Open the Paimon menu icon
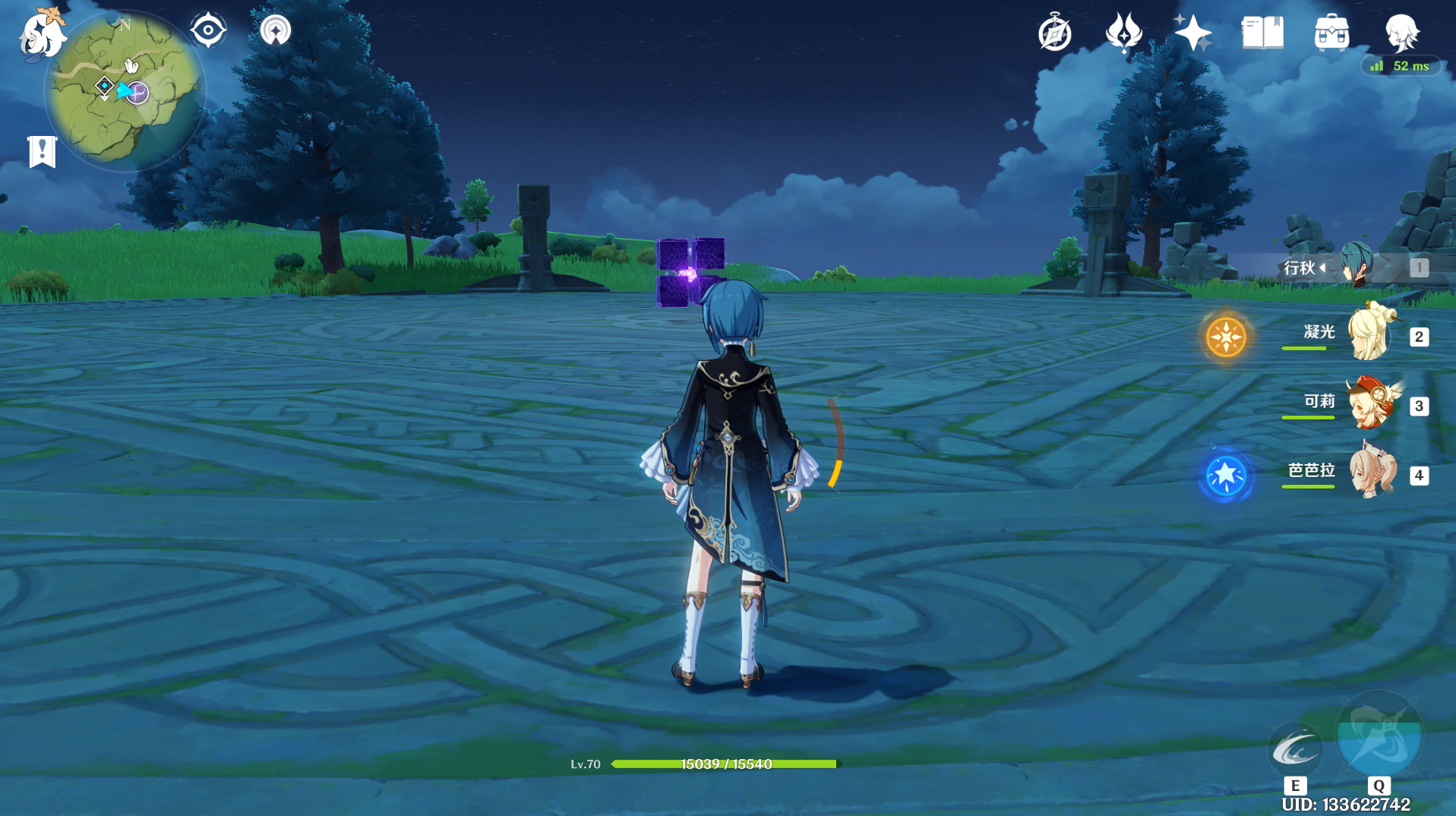This screenshot has width=1456, height=816. point(42,36)
